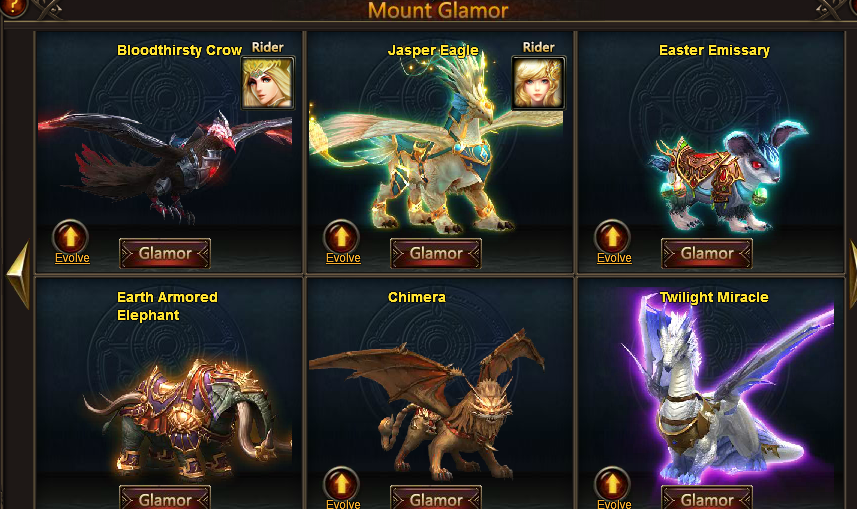Activate Glamor on Earth Armored Elephant

pos(165,498)
